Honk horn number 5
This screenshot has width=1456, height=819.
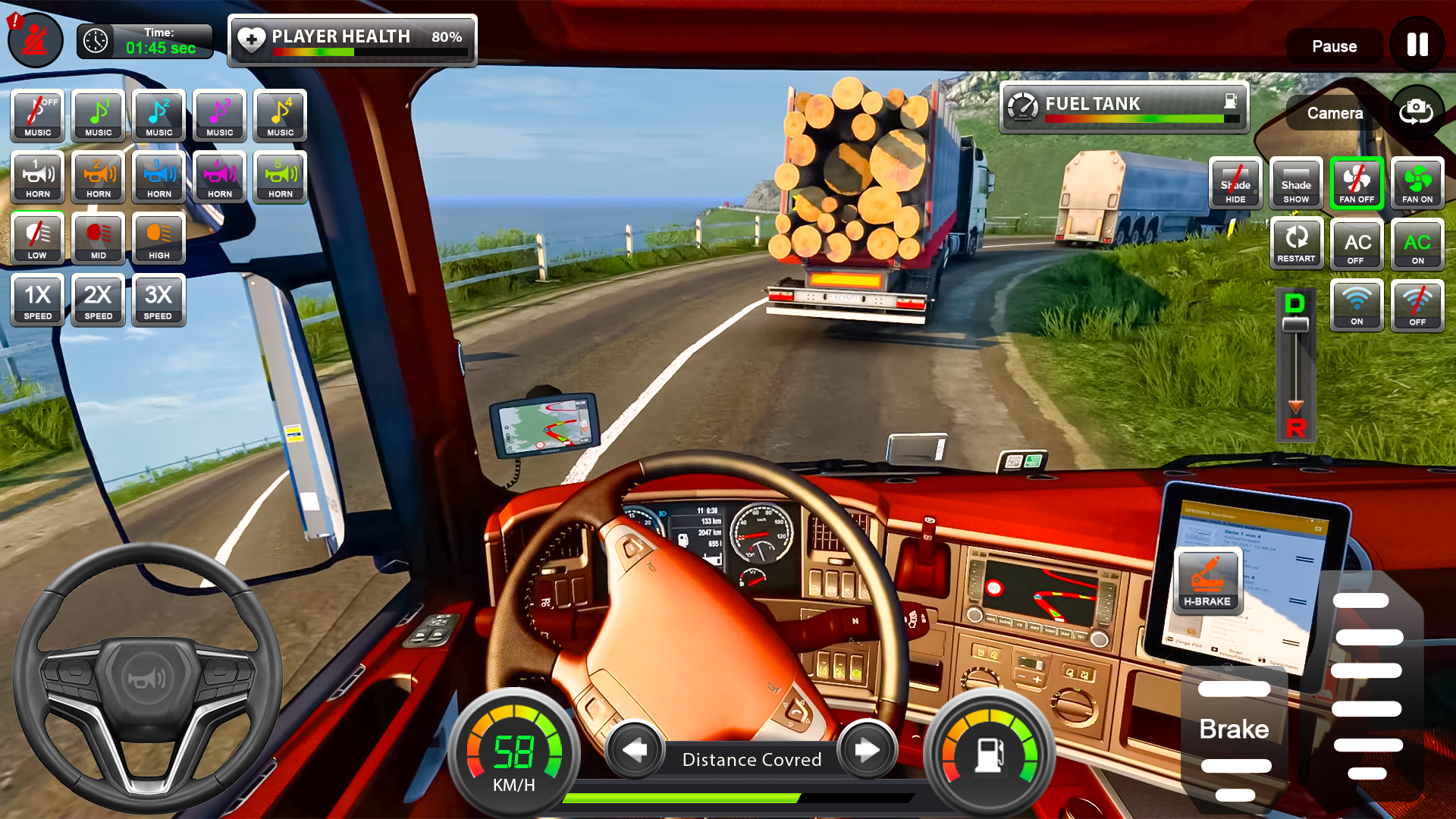(280, 177)
